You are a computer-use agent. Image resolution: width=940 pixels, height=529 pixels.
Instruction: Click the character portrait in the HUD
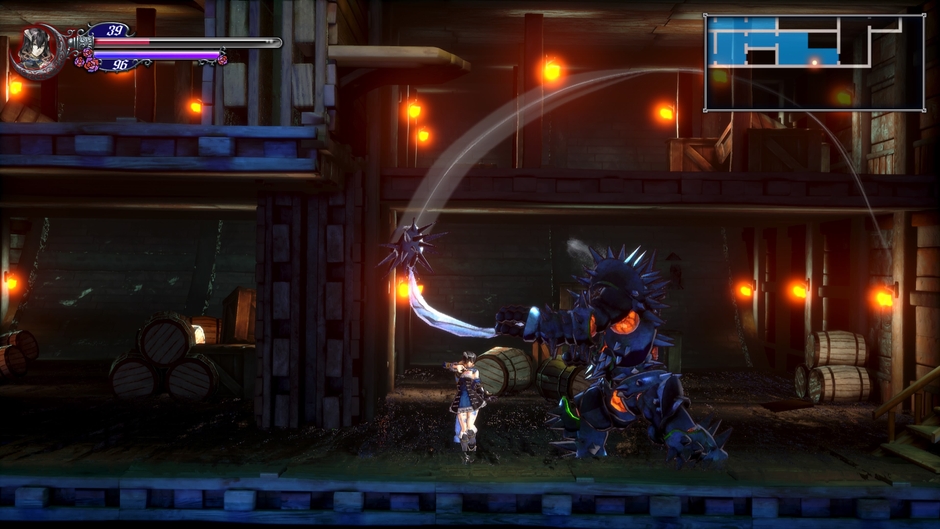[38, 51]
